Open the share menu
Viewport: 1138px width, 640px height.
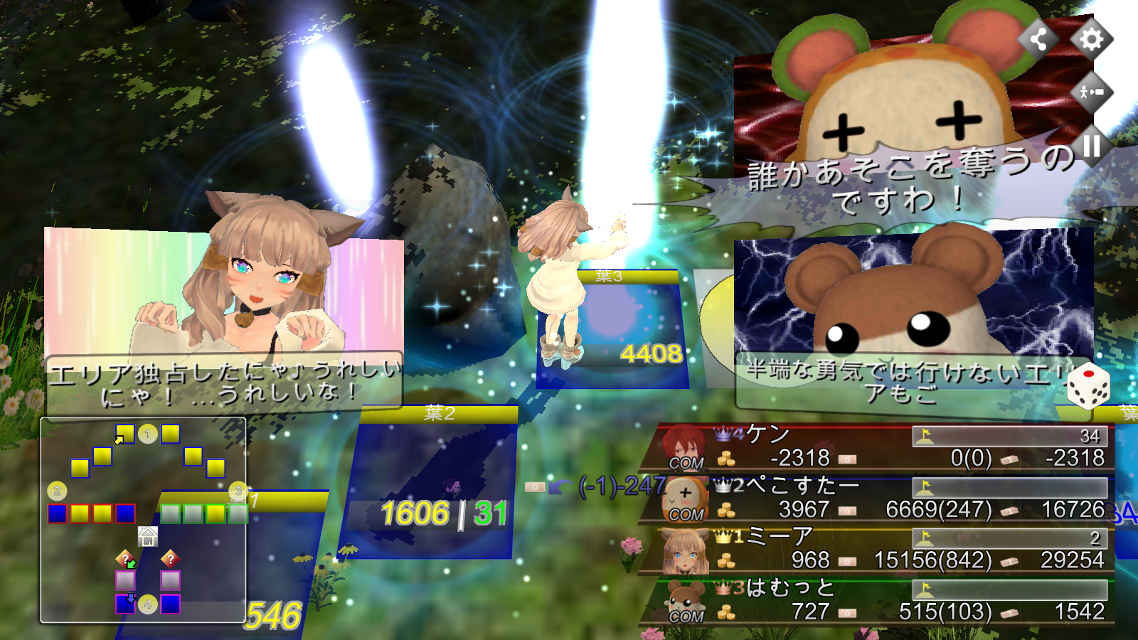point(1039,40)
